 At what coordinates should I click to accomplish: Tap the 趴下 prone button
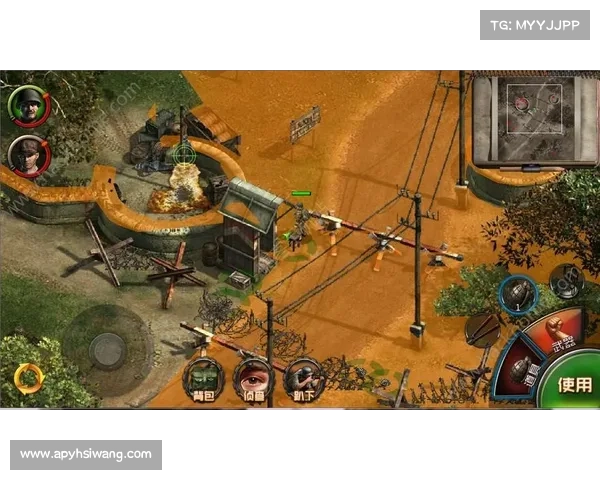(302, 377)
